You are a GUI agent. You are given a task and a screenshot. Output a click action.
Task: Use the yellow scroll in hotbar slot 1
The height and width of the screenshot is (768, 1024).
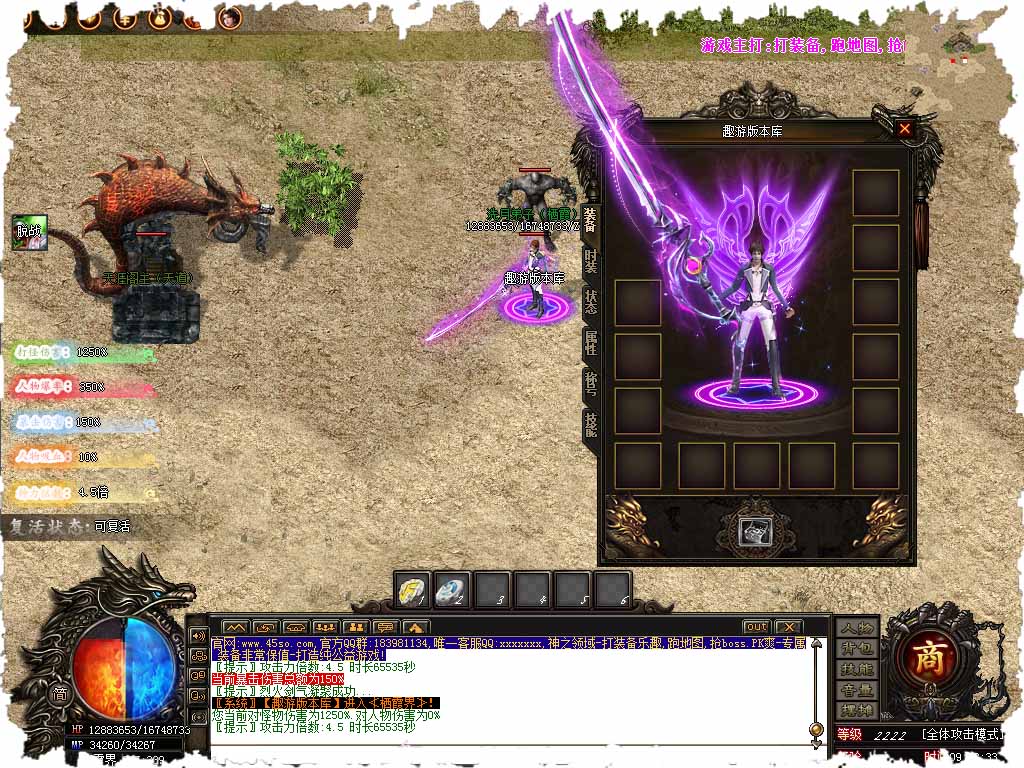point(412,591)
